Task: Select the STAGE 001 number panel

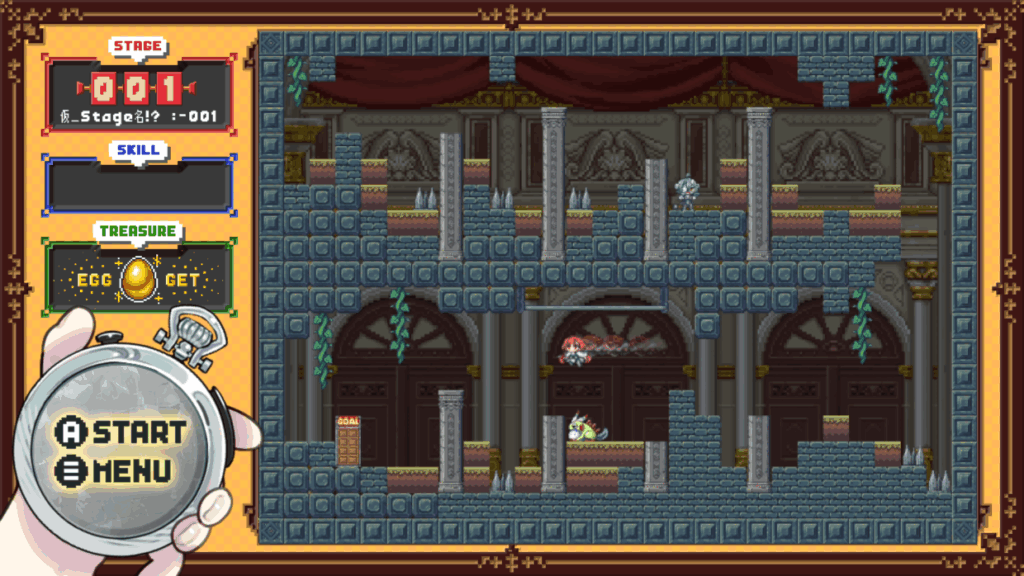Action: (139, 89)
